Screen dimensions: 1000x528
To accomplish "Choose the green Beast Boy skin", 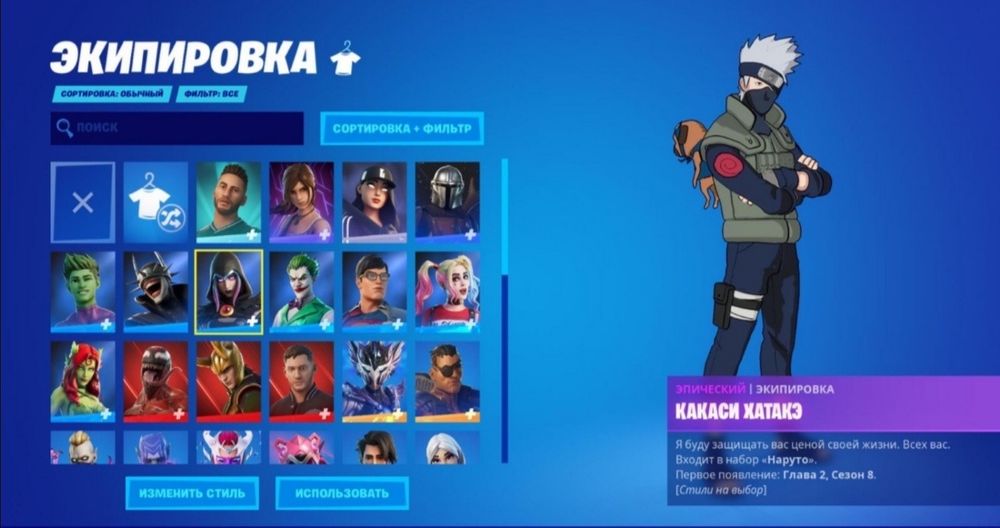I will click(83, 290).
